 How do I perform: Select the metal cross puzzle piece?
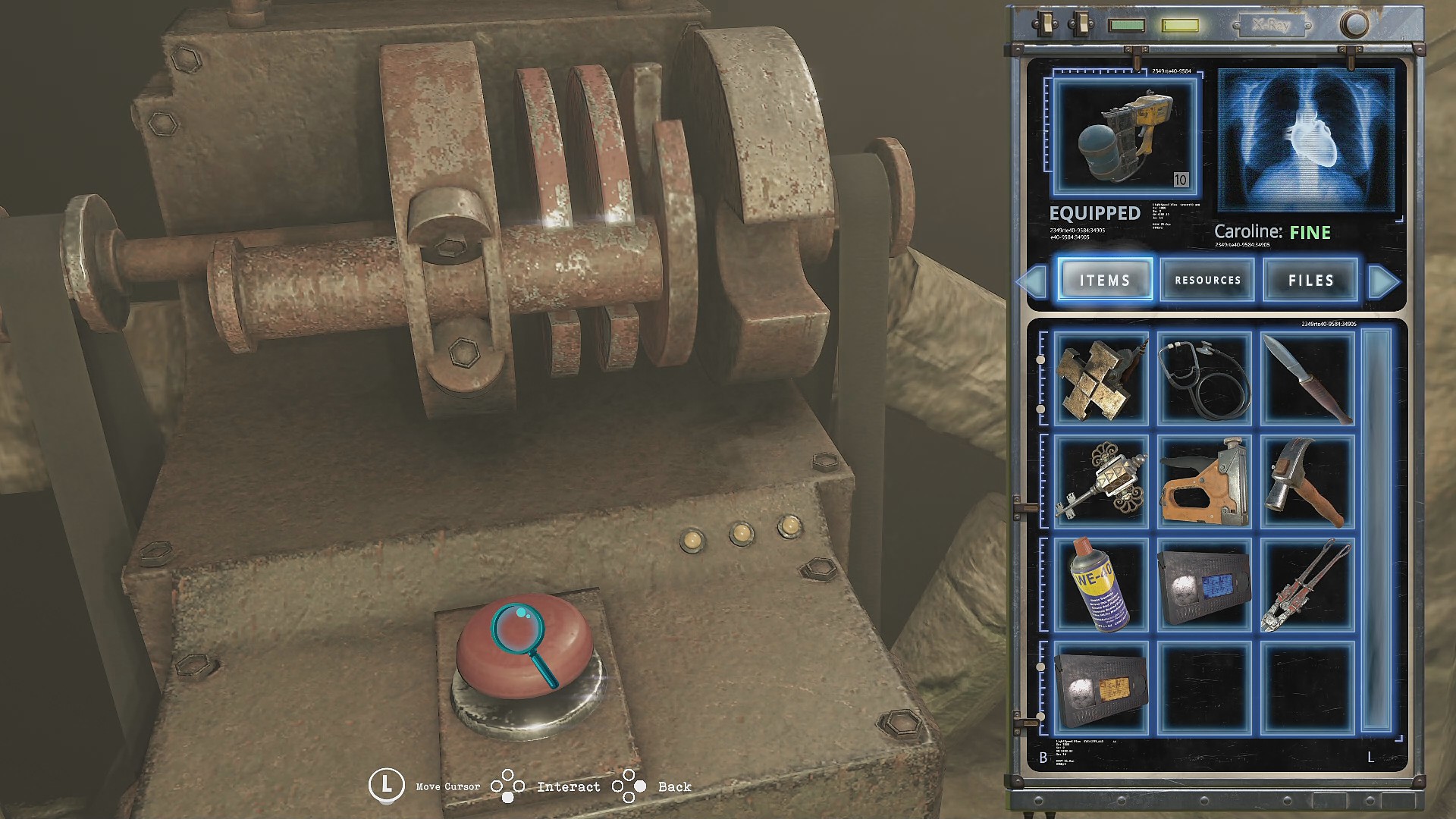tap(1100, 379)
